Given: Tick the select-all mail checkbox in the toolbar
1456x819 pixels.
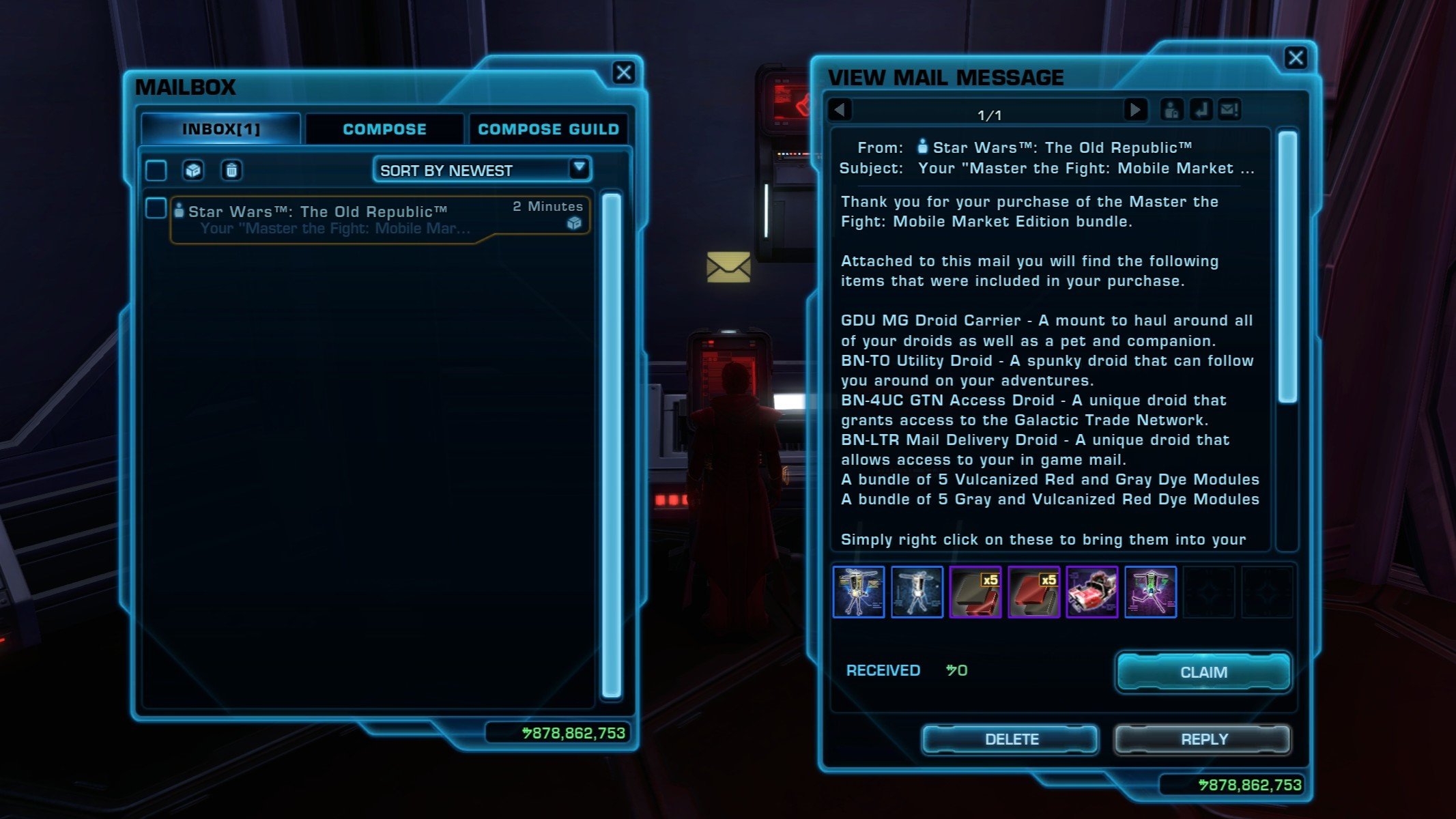Looking at the screenshot, I should [x=156, y=170].
